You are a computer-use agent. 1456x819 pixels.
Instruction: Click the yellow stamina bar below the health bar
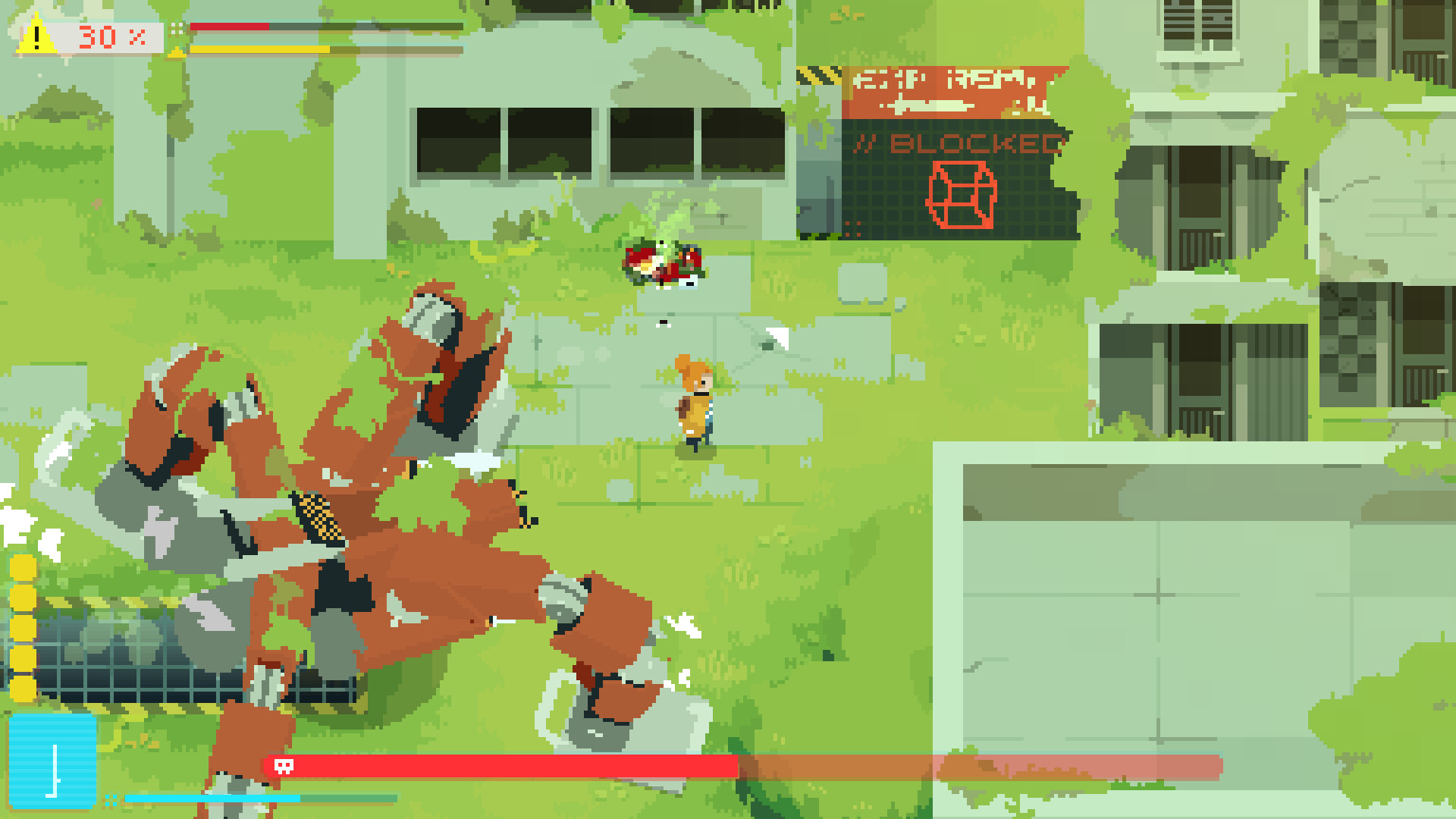[258, 48]
